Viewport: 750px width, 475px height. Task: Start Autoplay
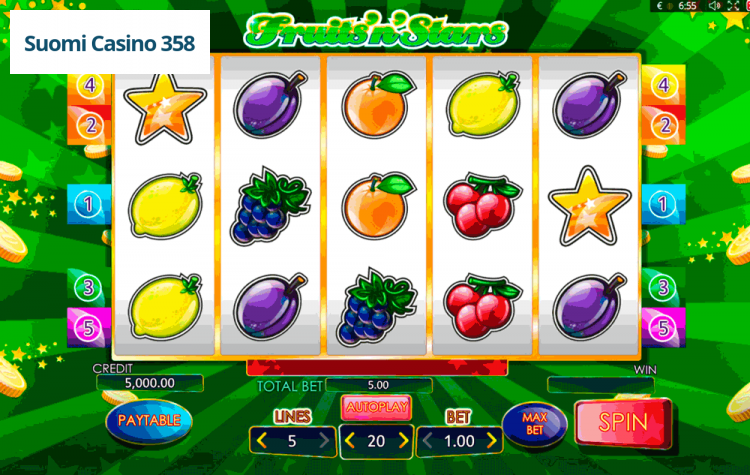click(x=376, y=407)
